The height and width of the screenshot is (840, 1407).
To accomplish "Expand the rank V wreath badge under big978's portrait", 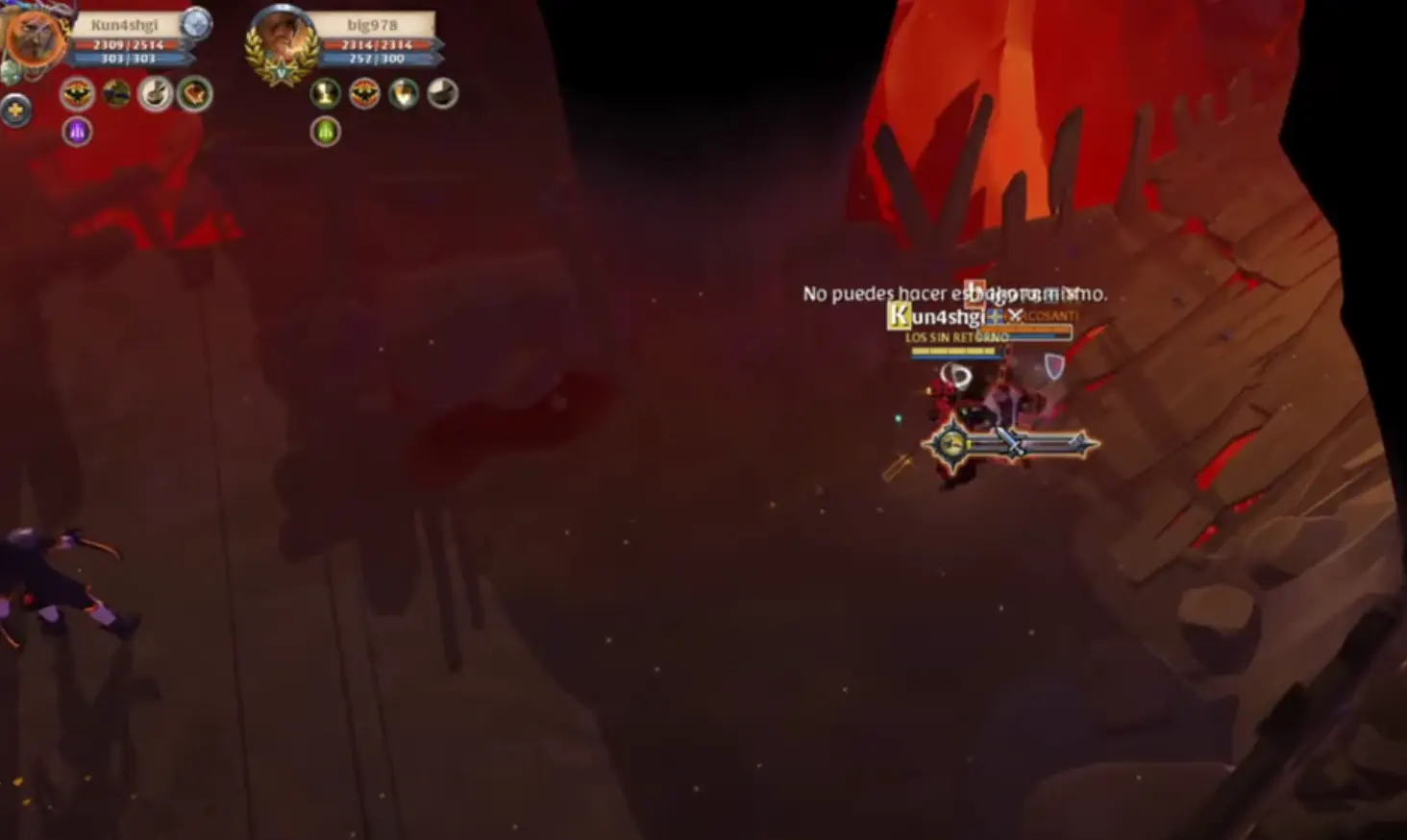I will click(282, 69).
